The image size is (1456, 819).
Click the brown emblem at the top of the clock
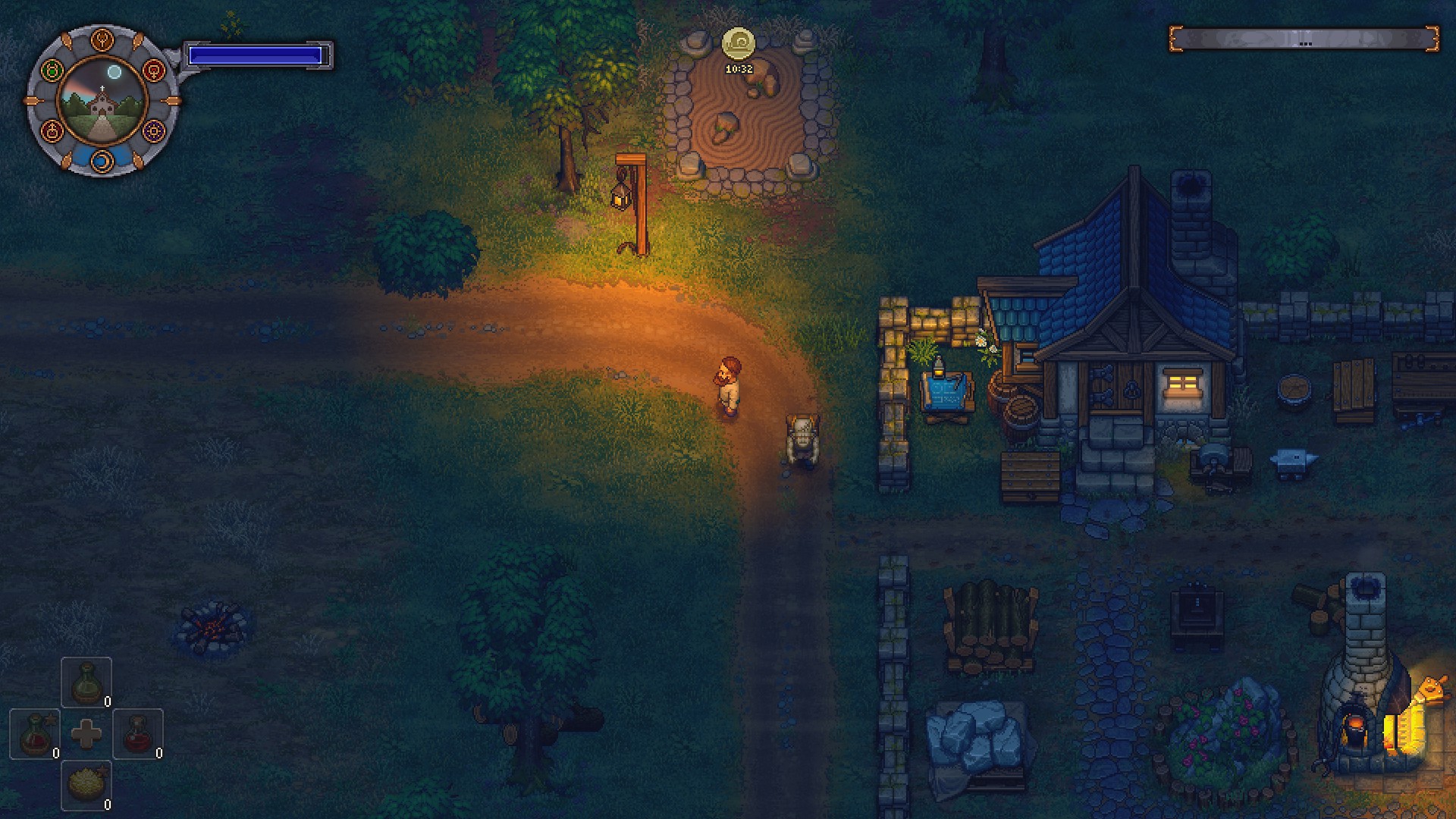pos(102,39)
